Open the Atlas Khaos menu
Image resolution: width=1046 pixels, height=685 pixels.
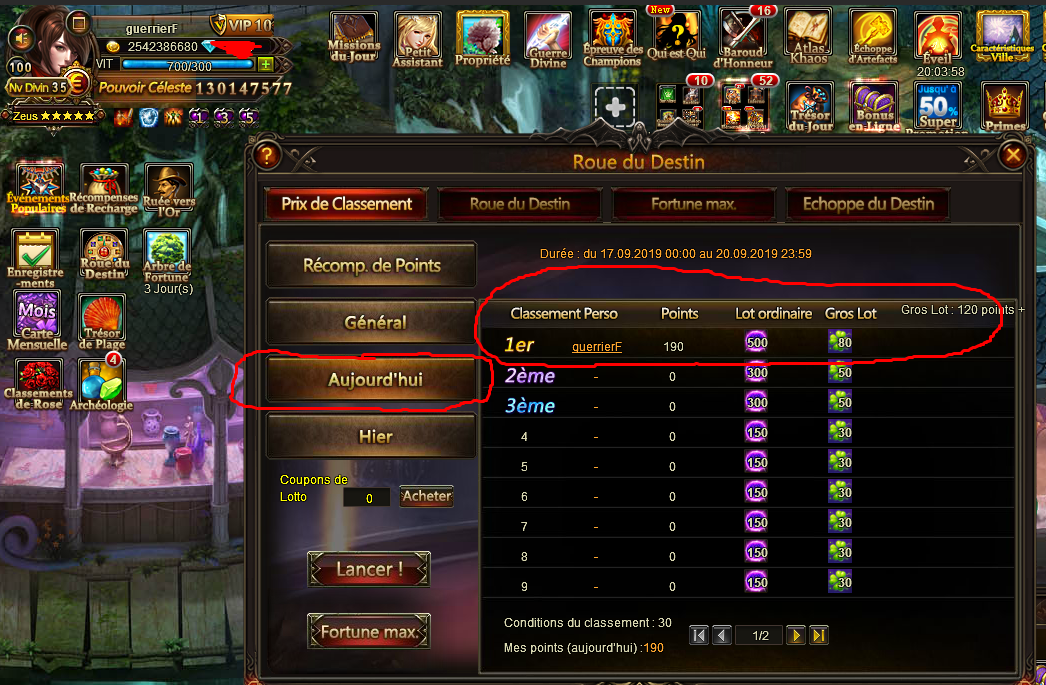[x=808, y=39]
